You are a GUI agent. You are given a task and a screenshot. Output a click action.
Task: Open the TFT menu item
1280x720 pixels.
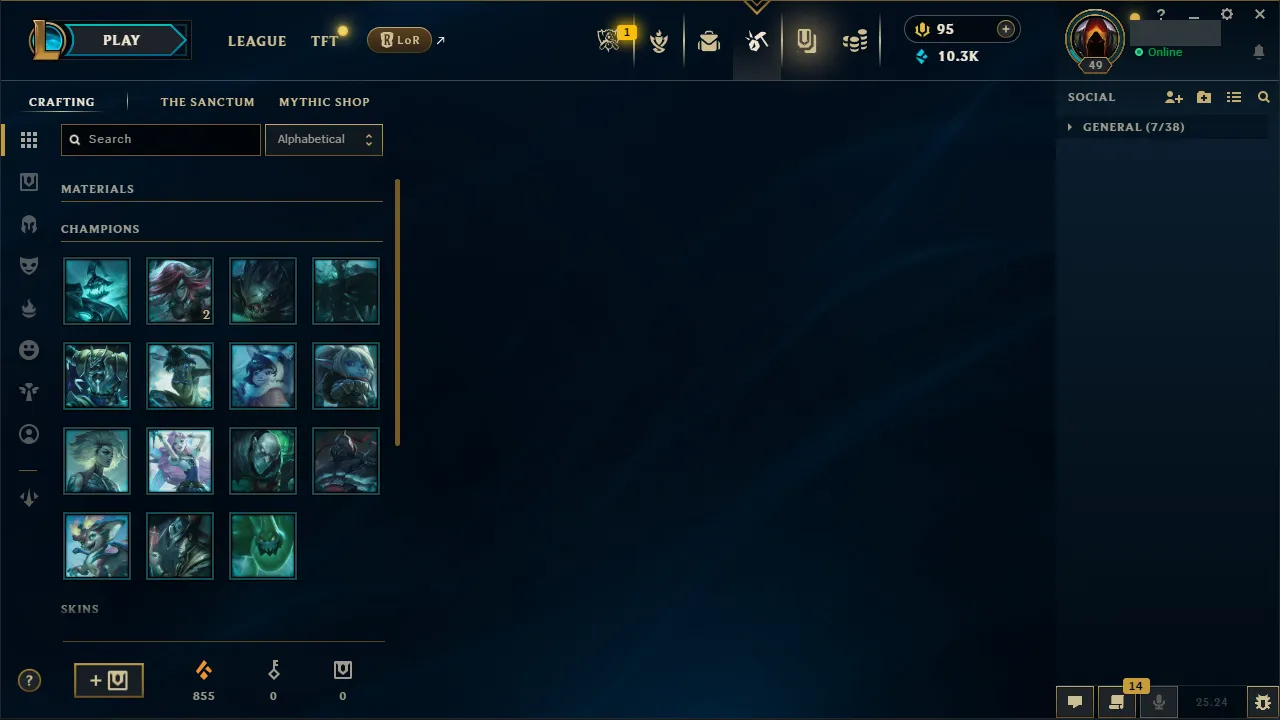pyautogui.click(x=324, y=41)
